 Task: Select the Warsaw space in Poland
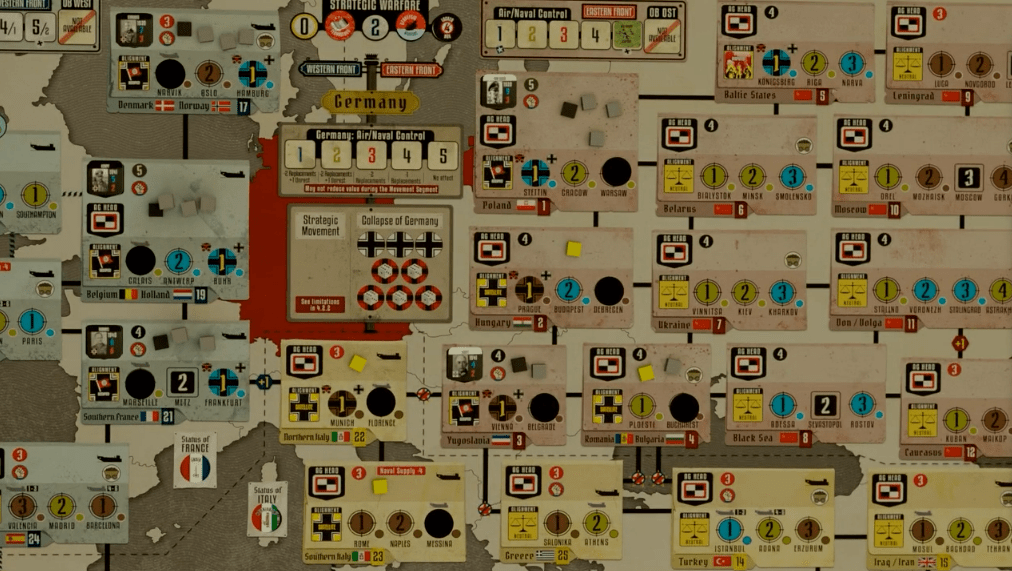(616, 171)
